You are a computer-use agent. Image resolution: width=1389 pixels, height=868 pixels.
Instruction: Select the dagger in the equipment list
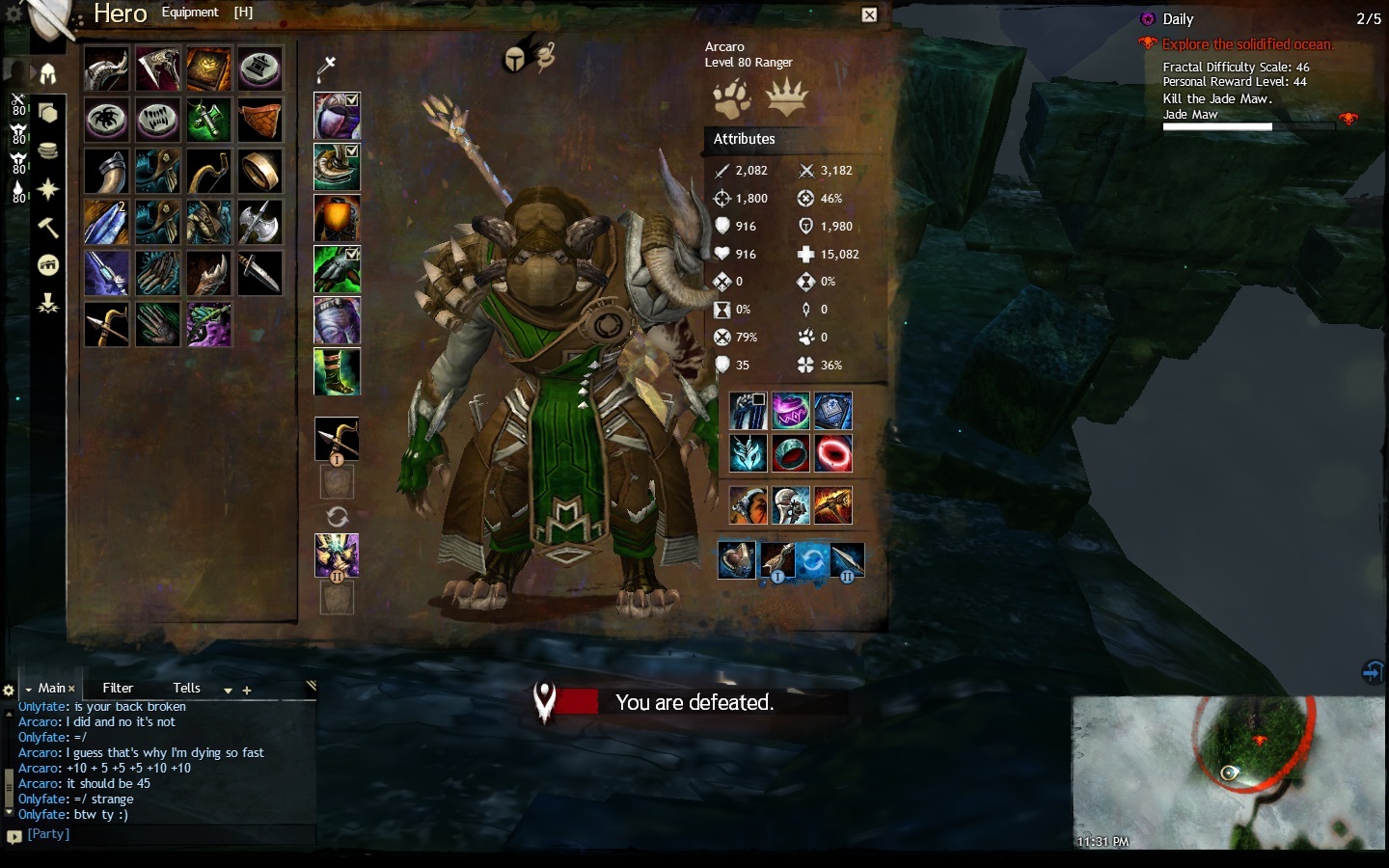pos(259,273)
